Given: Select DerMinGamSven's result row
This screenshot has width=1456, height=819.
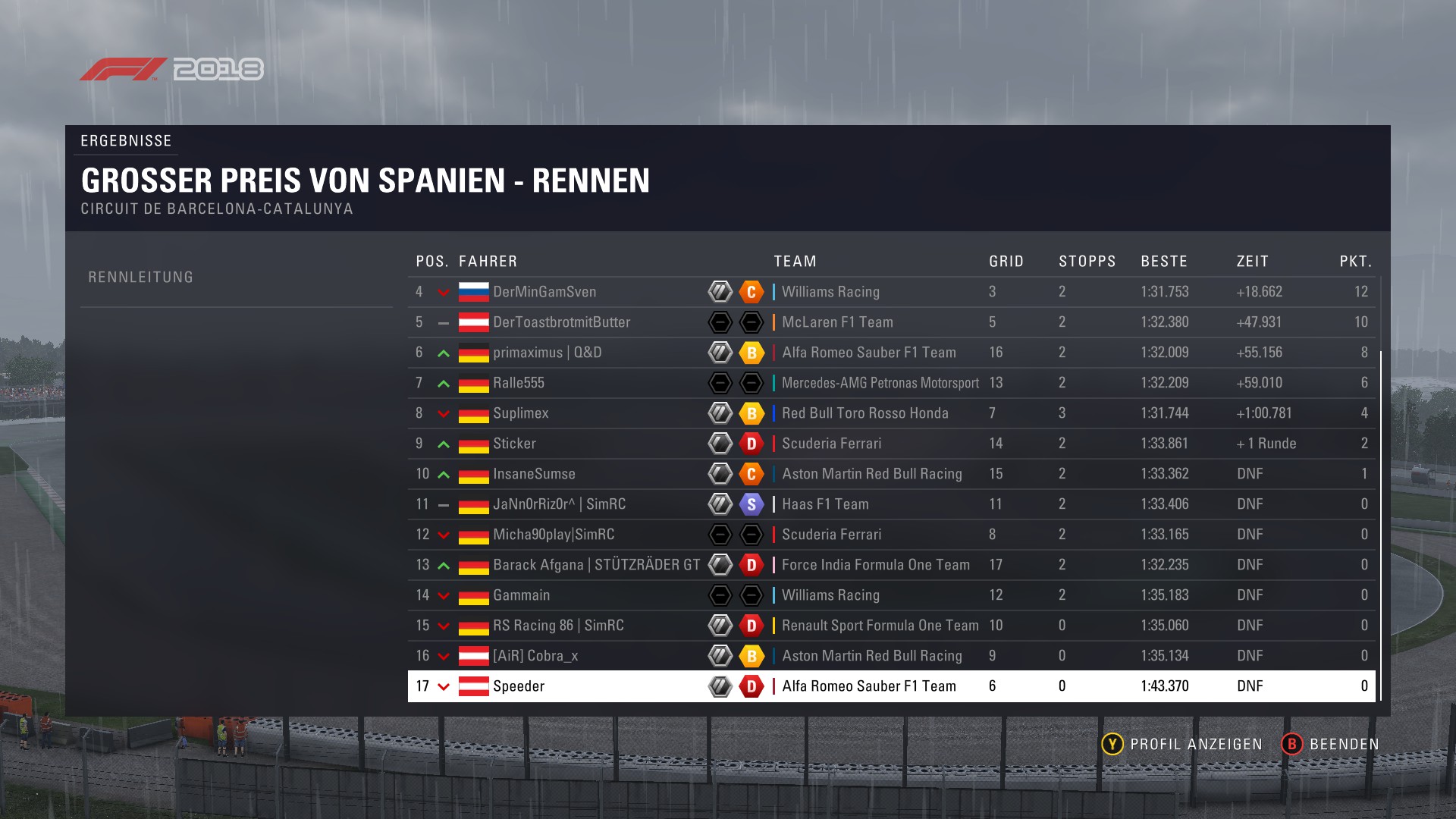Looking at the screenshot, I should pyautogui.click(x=544, y=292).
